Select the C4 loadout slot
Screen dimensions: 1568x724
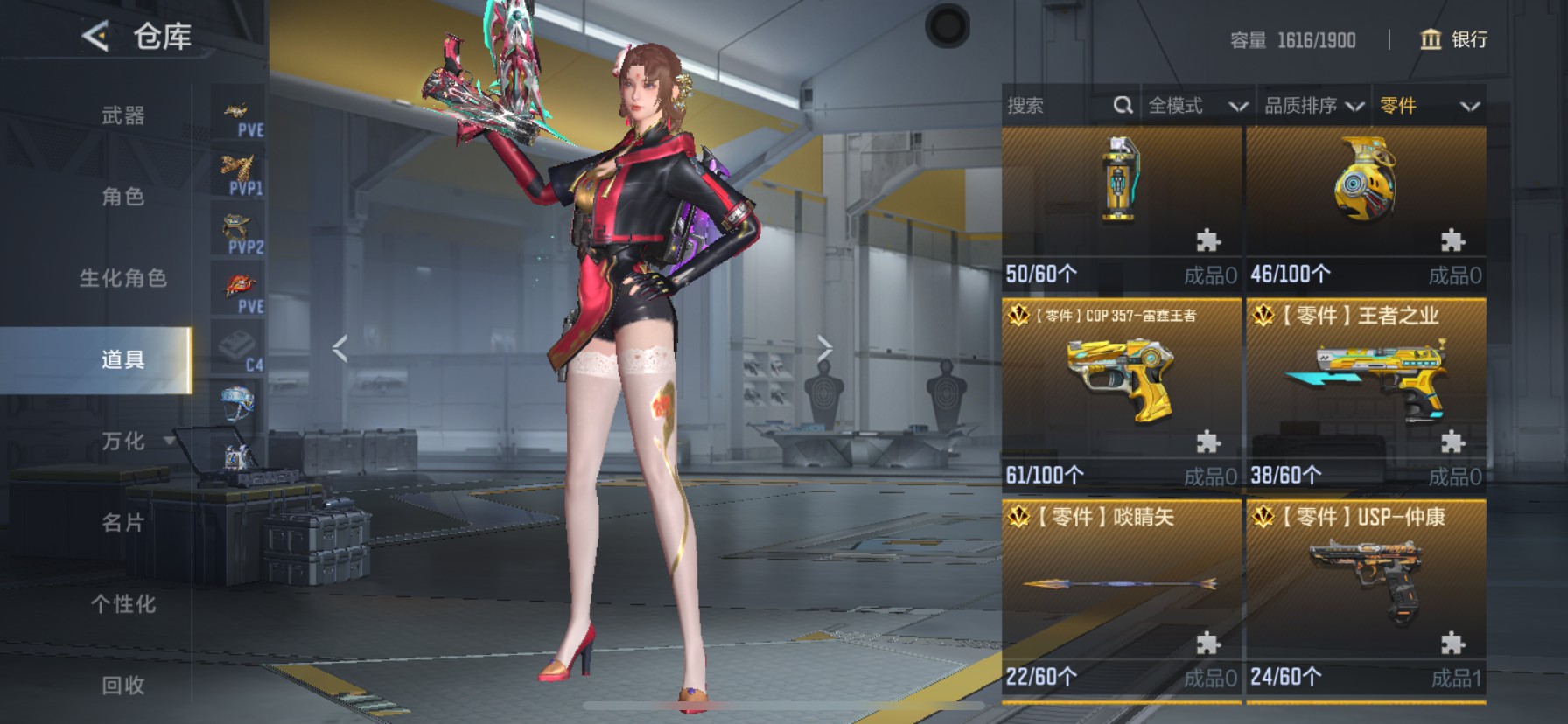[238, 350]
